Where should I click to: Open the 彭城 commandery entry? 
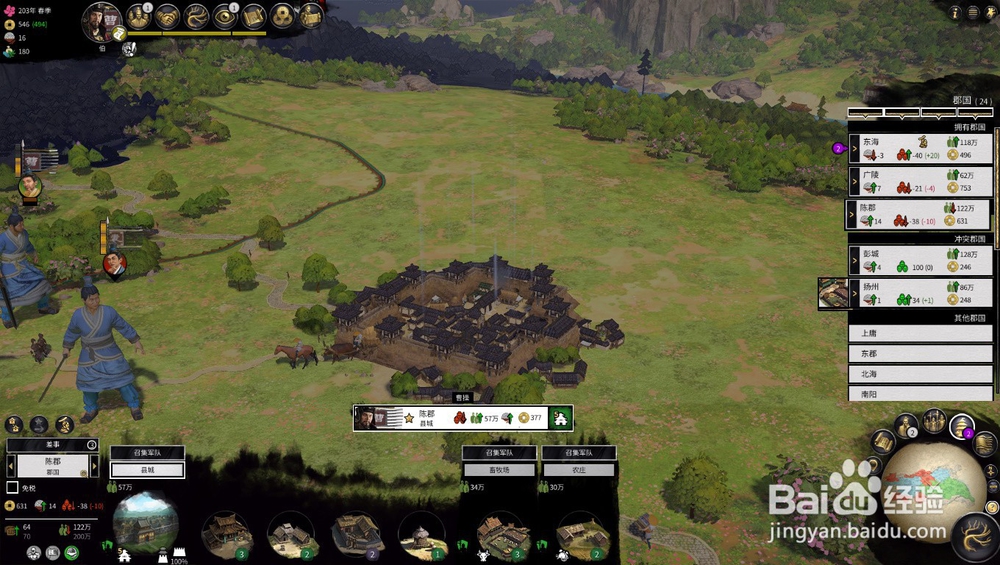(x=920, y=262)
